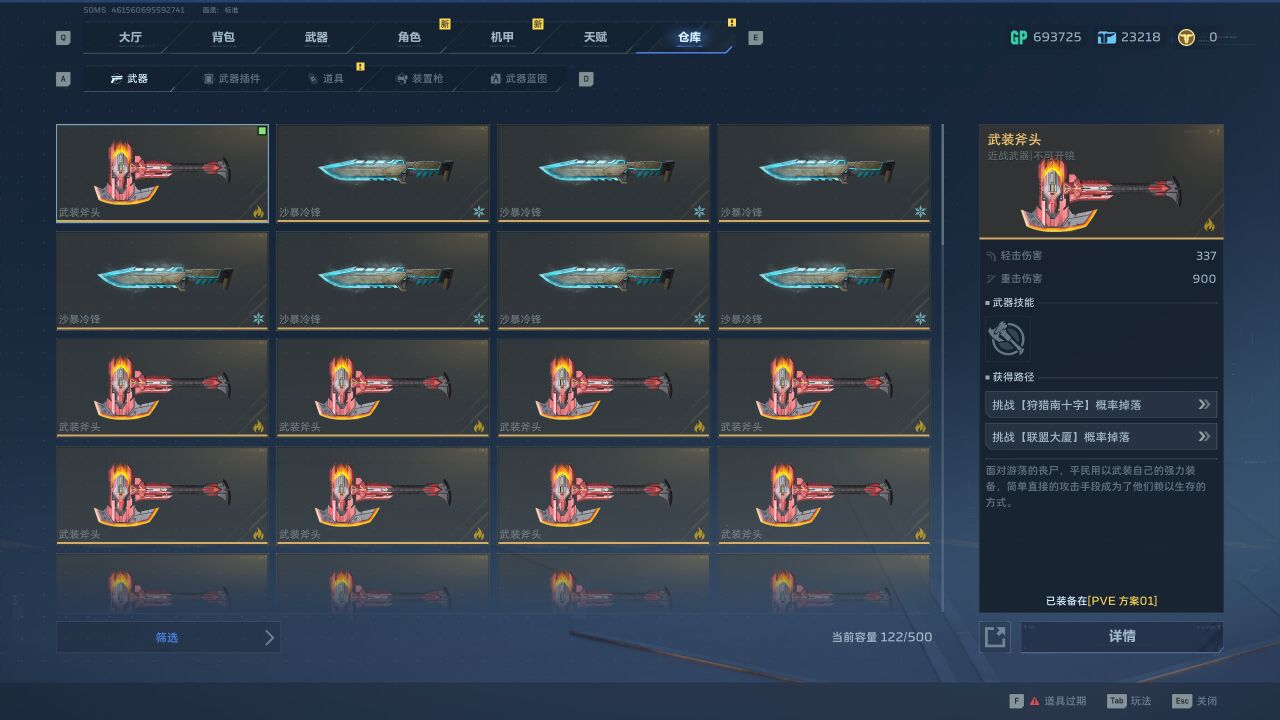Click the [PVE 方案01] loadout link

[x=1121, y=600]
